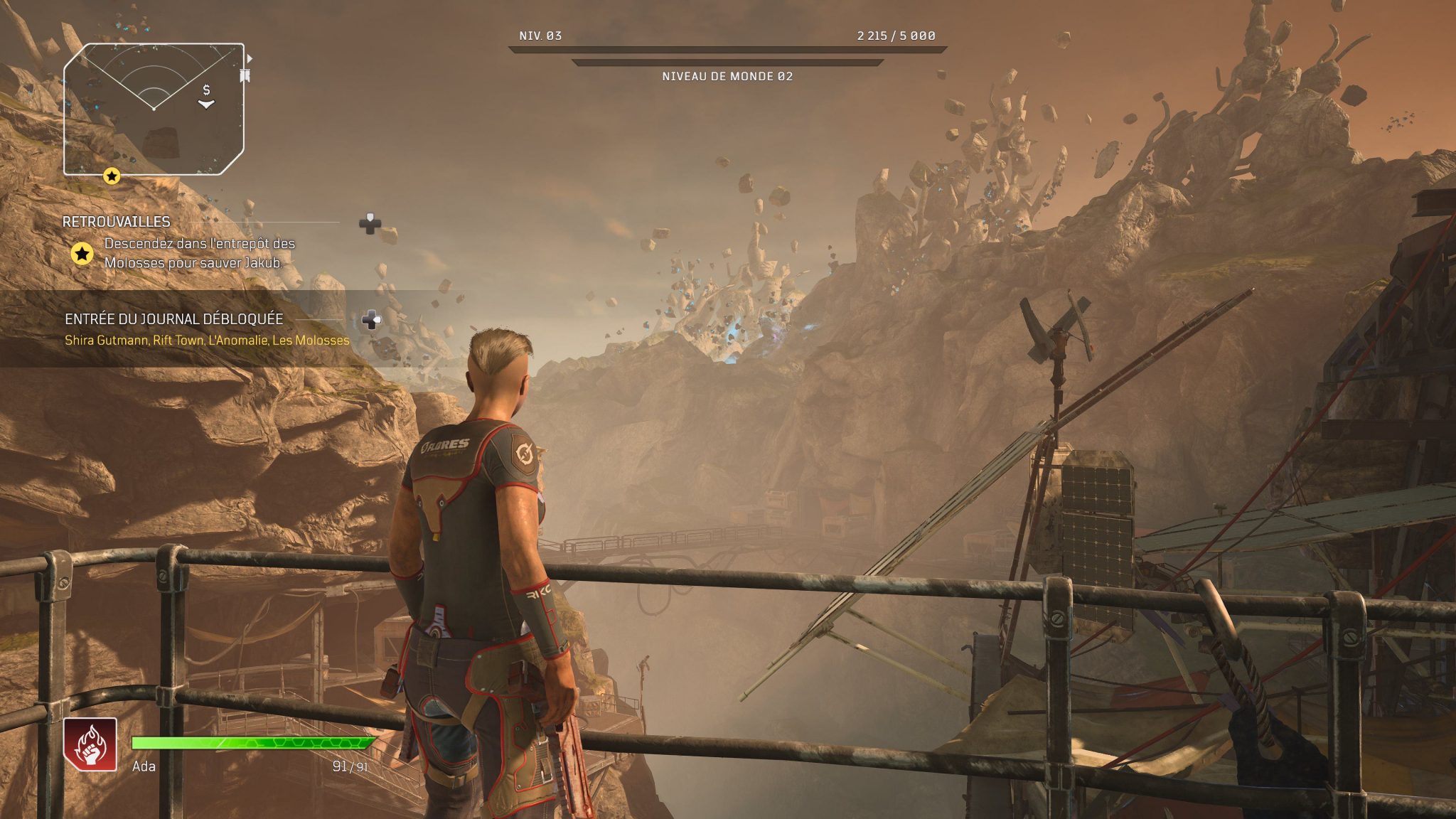Click the dollar vendor marker on minimap

pos(206,90)
